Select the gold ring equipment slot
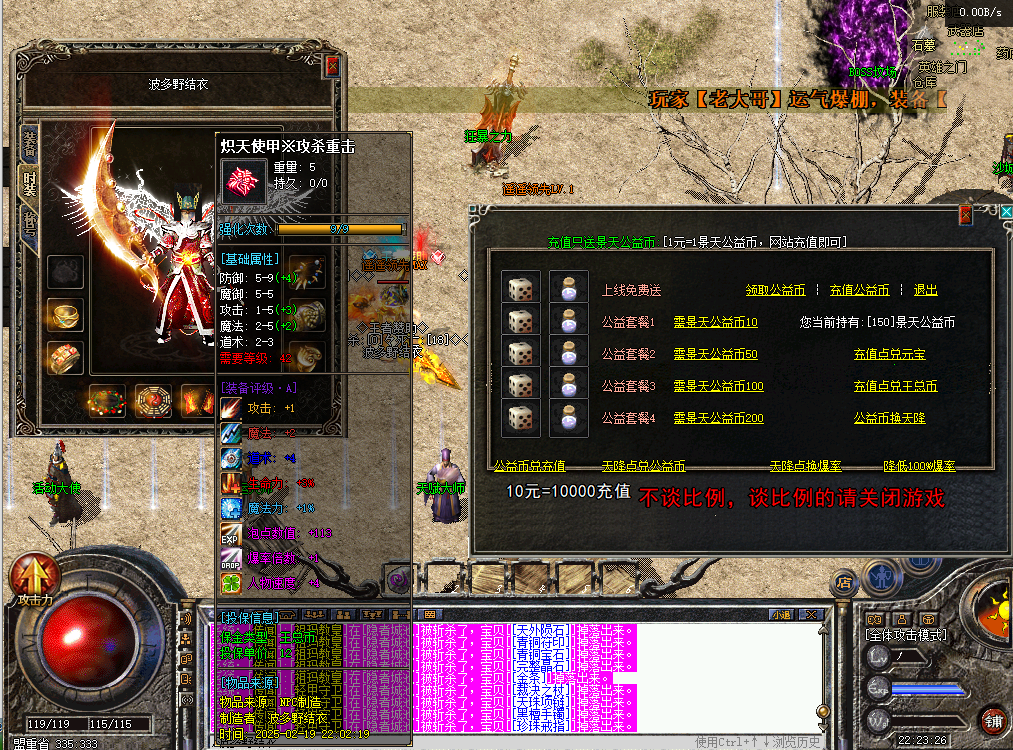Image resolution: width=1013 pixels, height=750 pixels. point(65,315)
